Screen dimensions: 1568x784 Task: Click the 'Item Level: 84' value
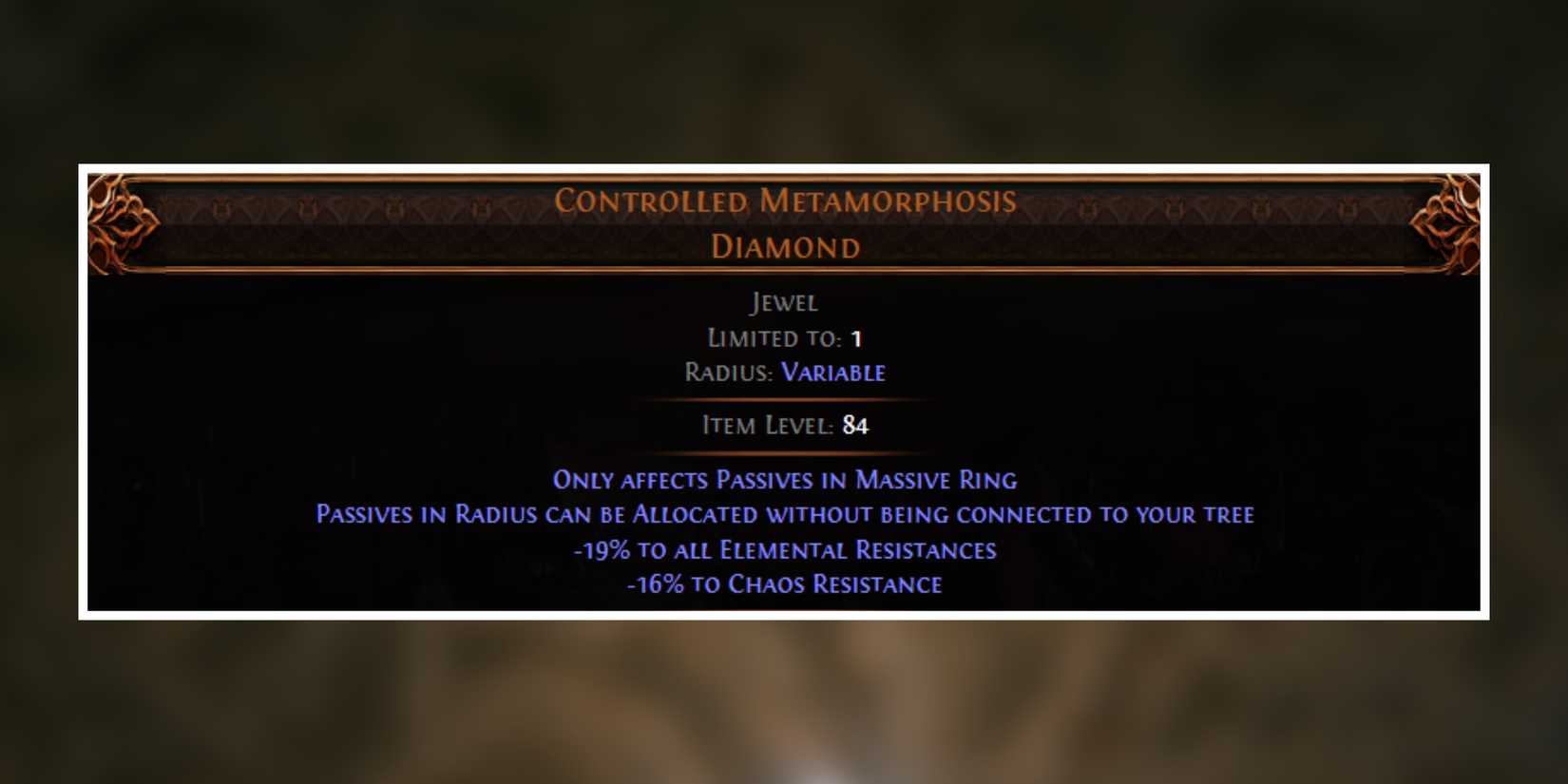(x=783, y=426)
